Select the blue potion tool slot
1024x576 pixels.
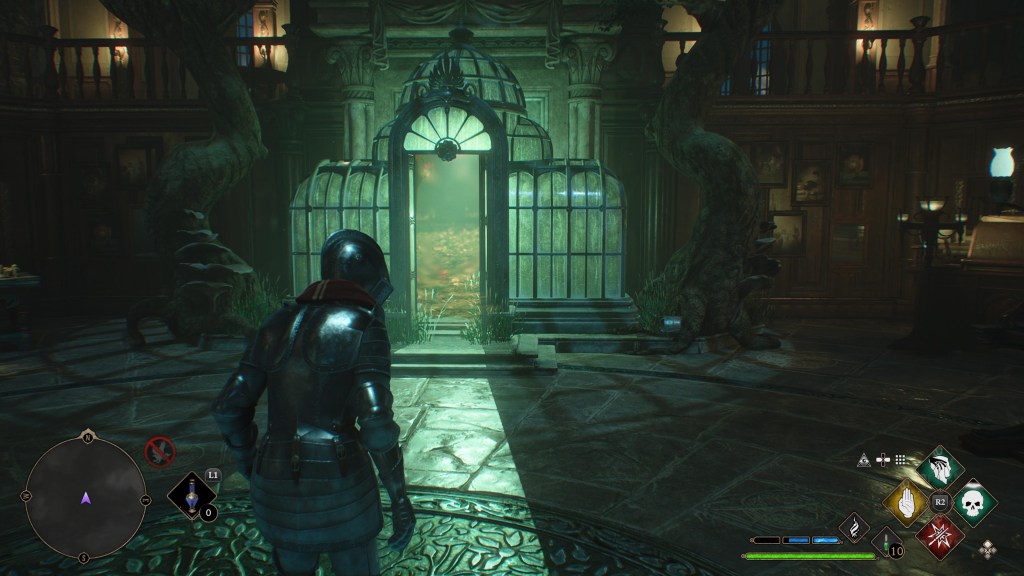(193, 494)
